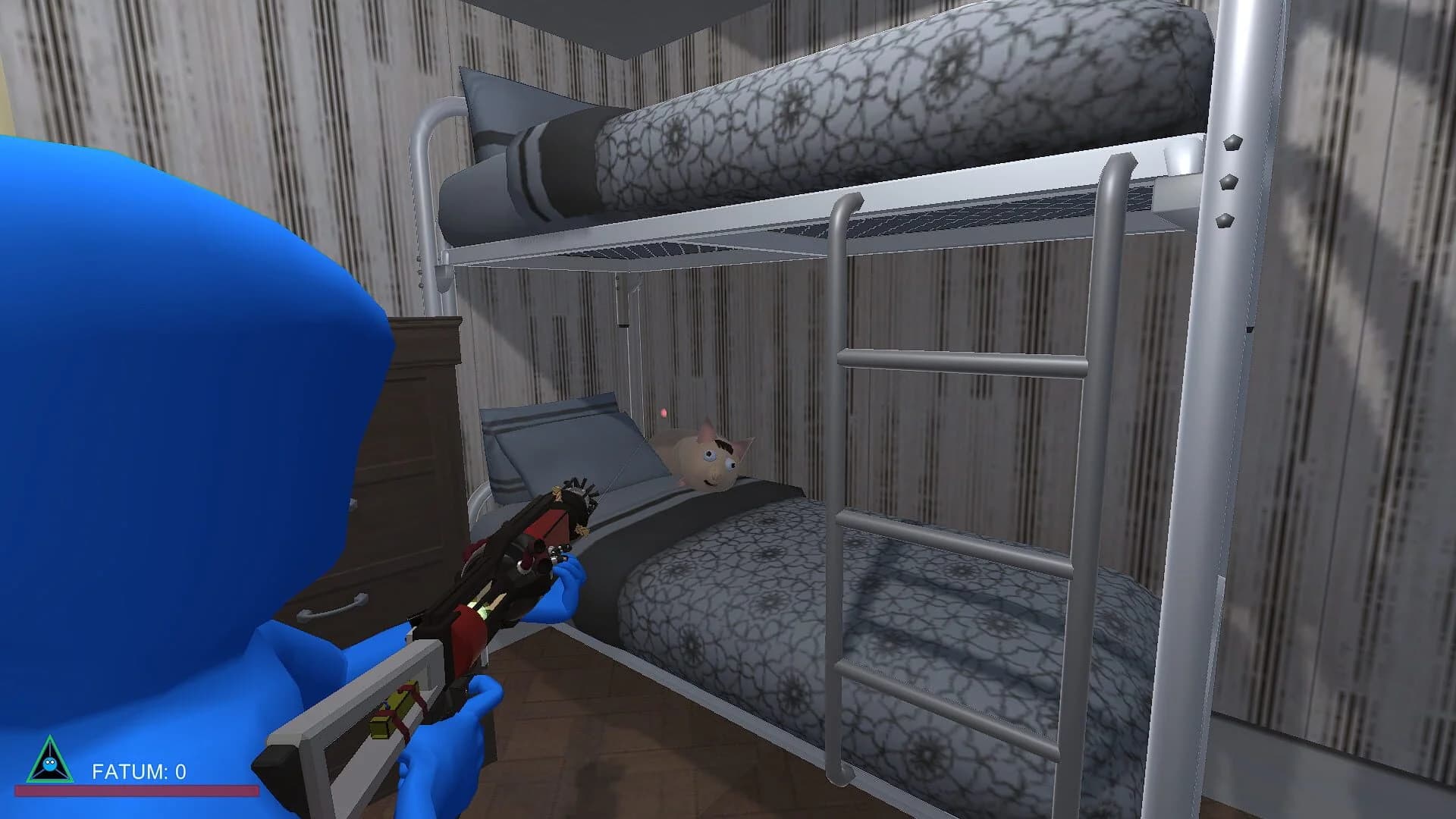Click the middle bolt on the right bed post
1456x819 pixels.
(1228, 183)
